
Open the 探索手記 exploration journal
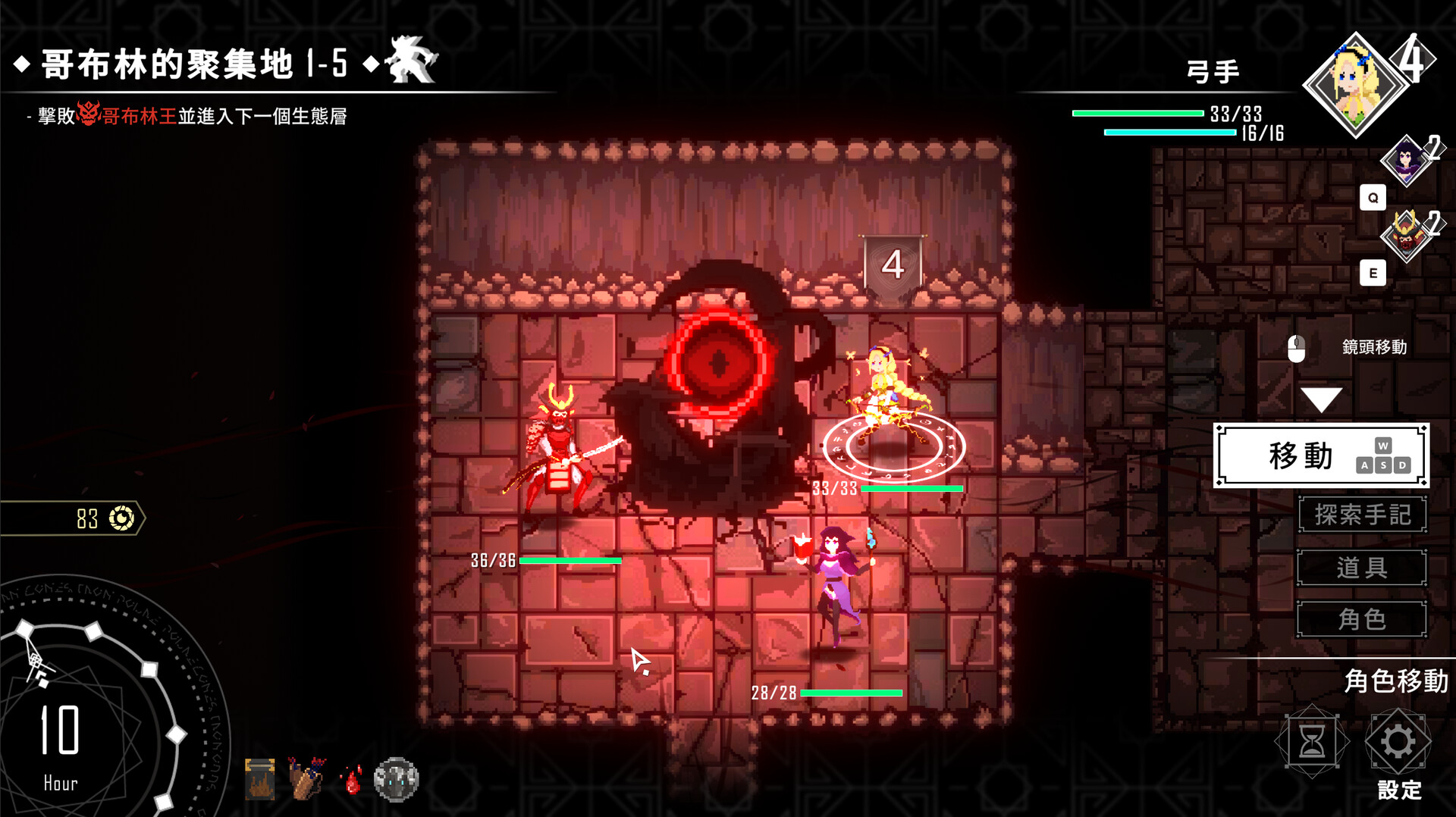pyautogui.click(x=1362, y=515)
